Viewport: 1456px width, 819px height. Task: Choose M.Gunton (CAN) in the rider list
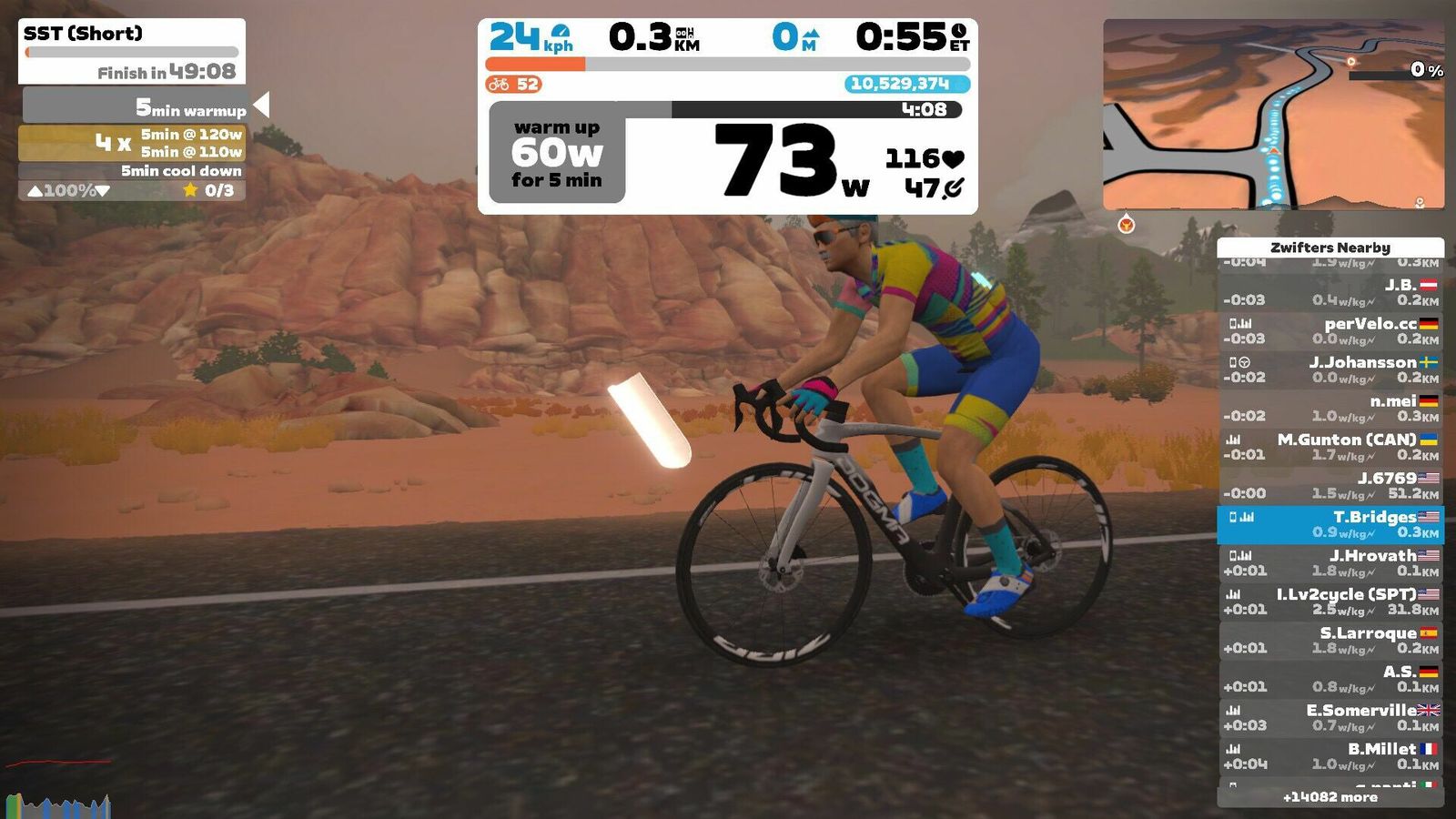tap(1330, 447)
